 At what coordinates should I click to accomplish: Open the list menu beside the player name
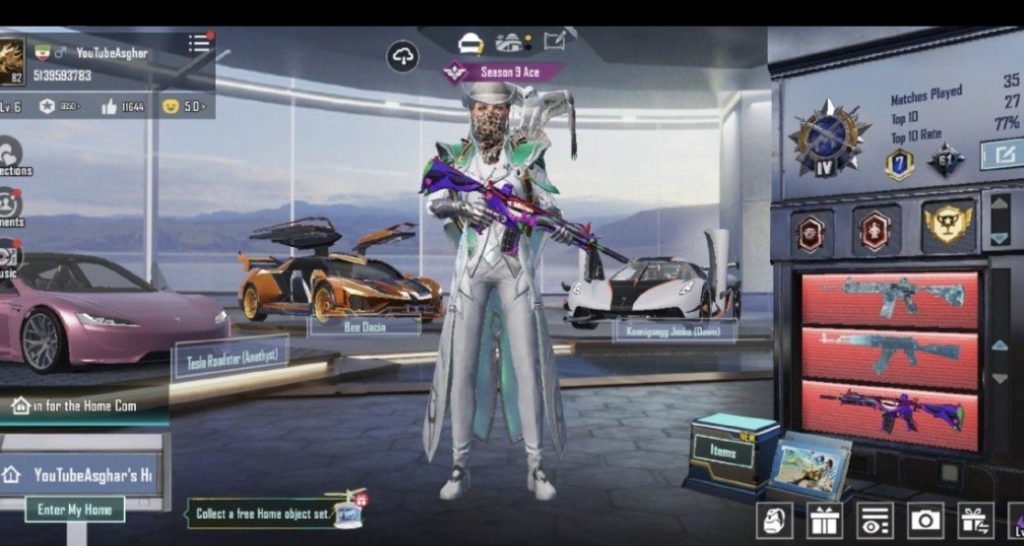[200, 43]
